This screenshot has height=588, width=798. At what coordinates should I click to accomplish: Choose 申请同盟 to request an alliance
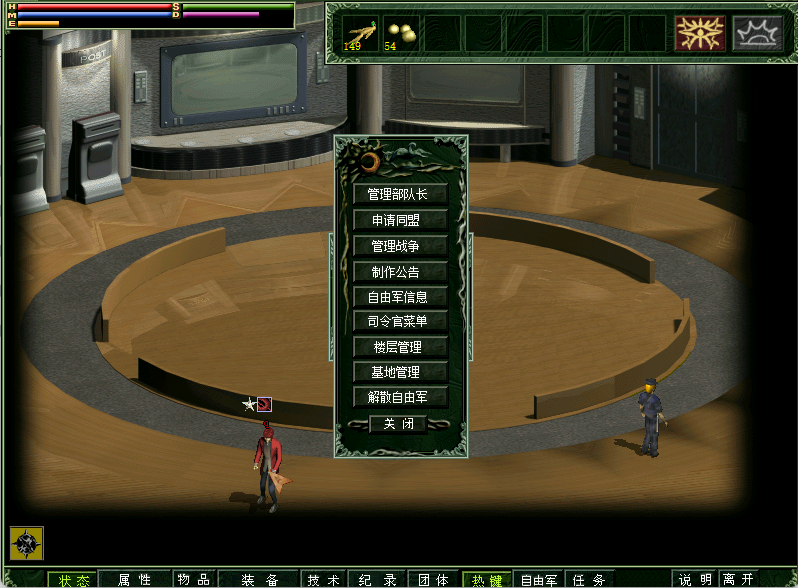[x=399, y=219]
